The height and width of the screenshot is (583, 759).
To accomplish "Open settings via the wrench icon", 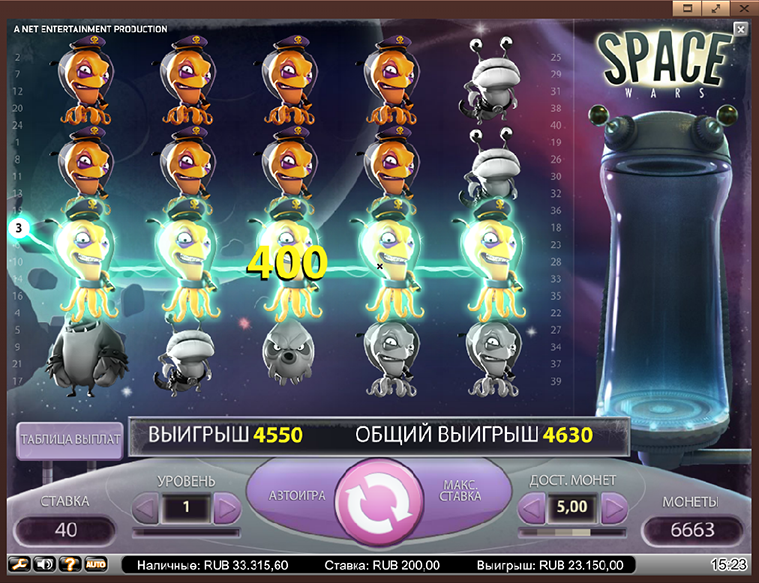I will (x=17, y=565).
